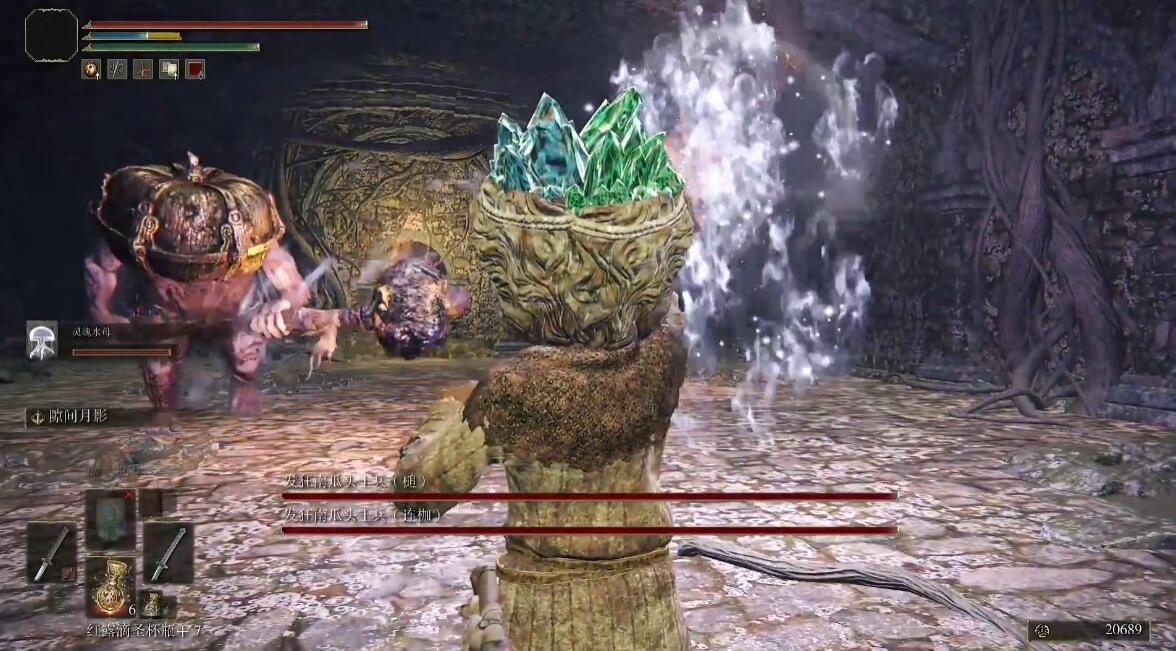The height and width of the screenshot is (651, 1176).
Task: Click the empty character portrait frame
Action: (x=51, y=36)
